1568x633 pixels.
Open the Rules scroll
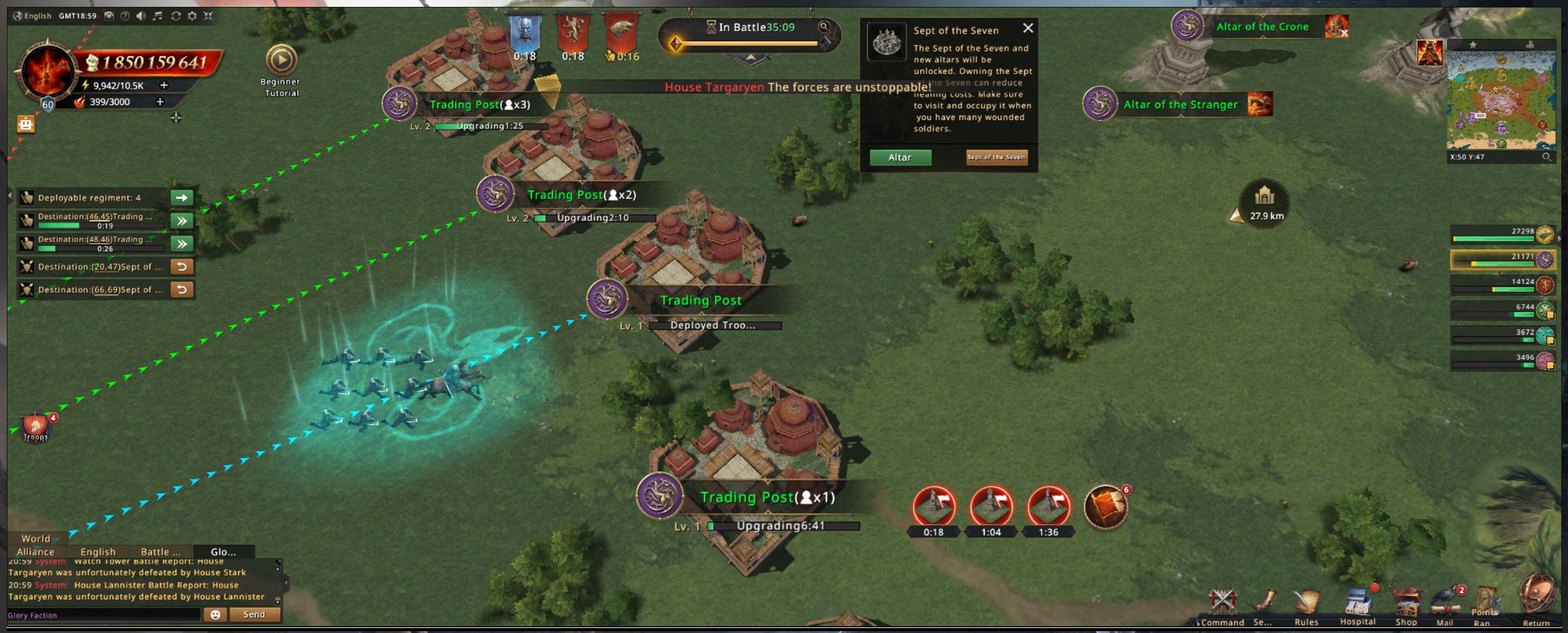click(x=1306, y=604)
